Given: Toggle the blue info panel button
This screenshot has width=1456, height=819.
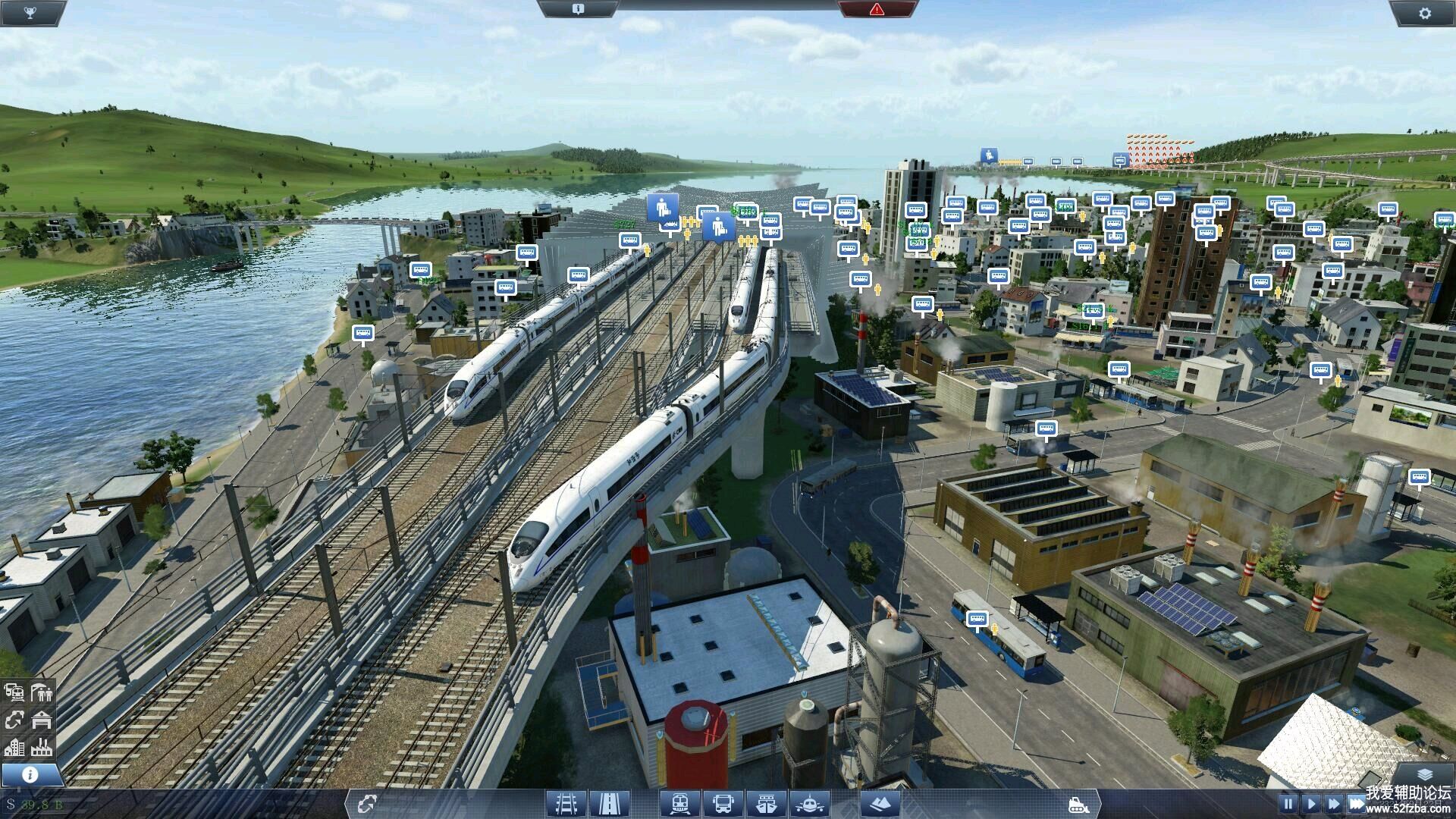Looking at the screenshot, I should (30, 774).
